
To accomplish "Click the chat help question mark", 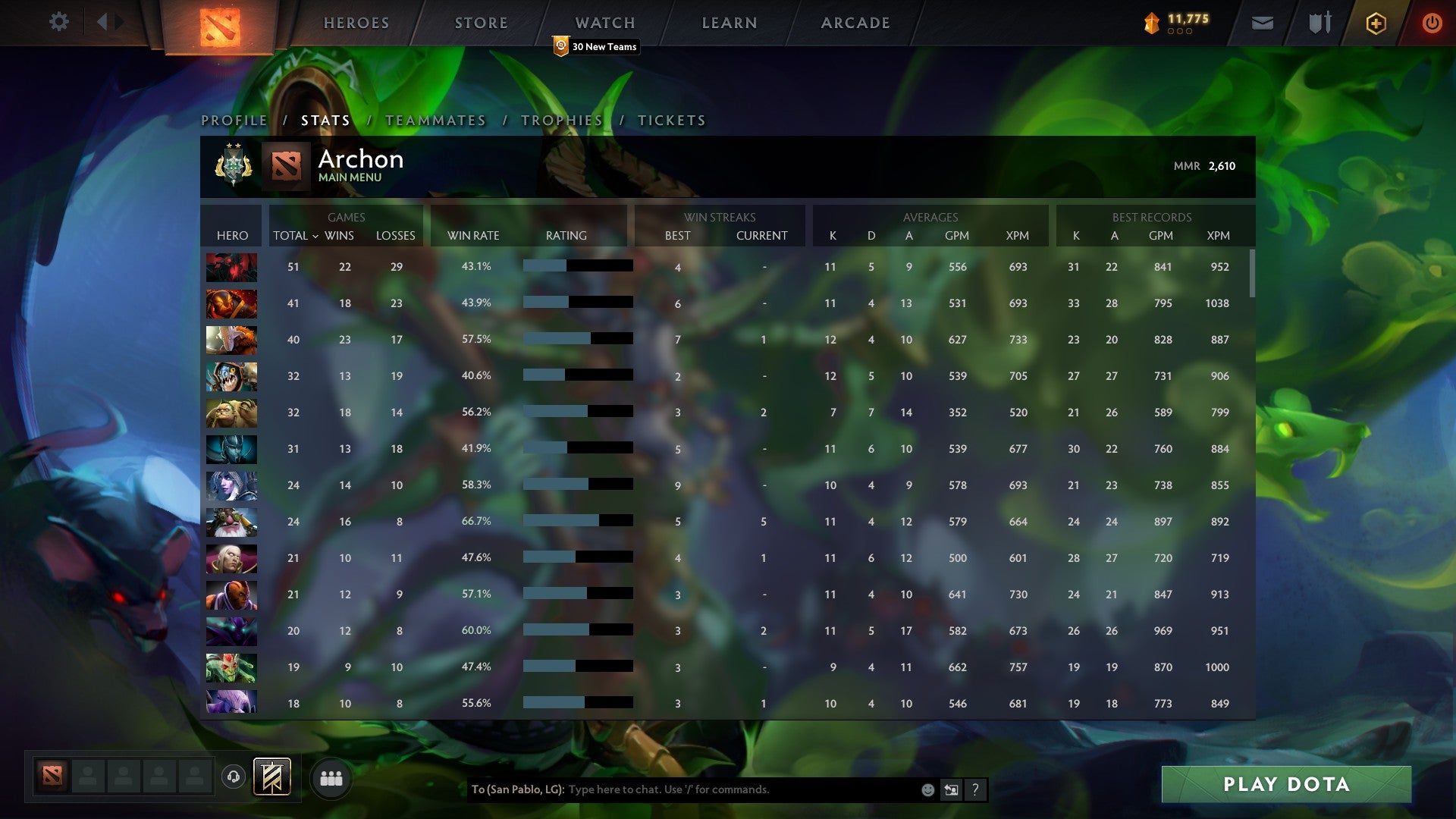I will 976,790.
